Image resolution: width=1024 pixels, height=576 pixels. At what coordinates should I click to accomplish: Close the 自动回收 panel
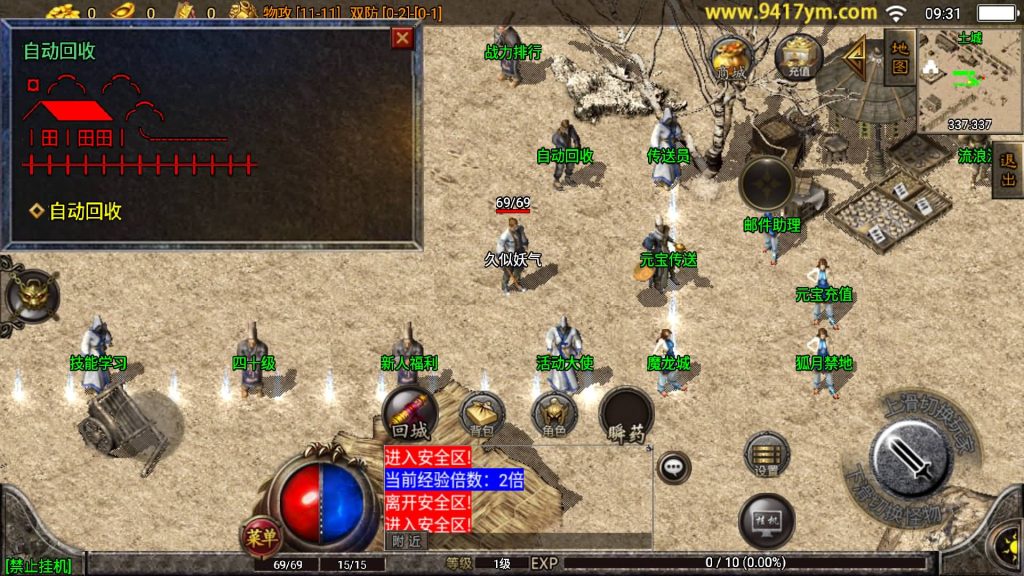pos(402,38)
